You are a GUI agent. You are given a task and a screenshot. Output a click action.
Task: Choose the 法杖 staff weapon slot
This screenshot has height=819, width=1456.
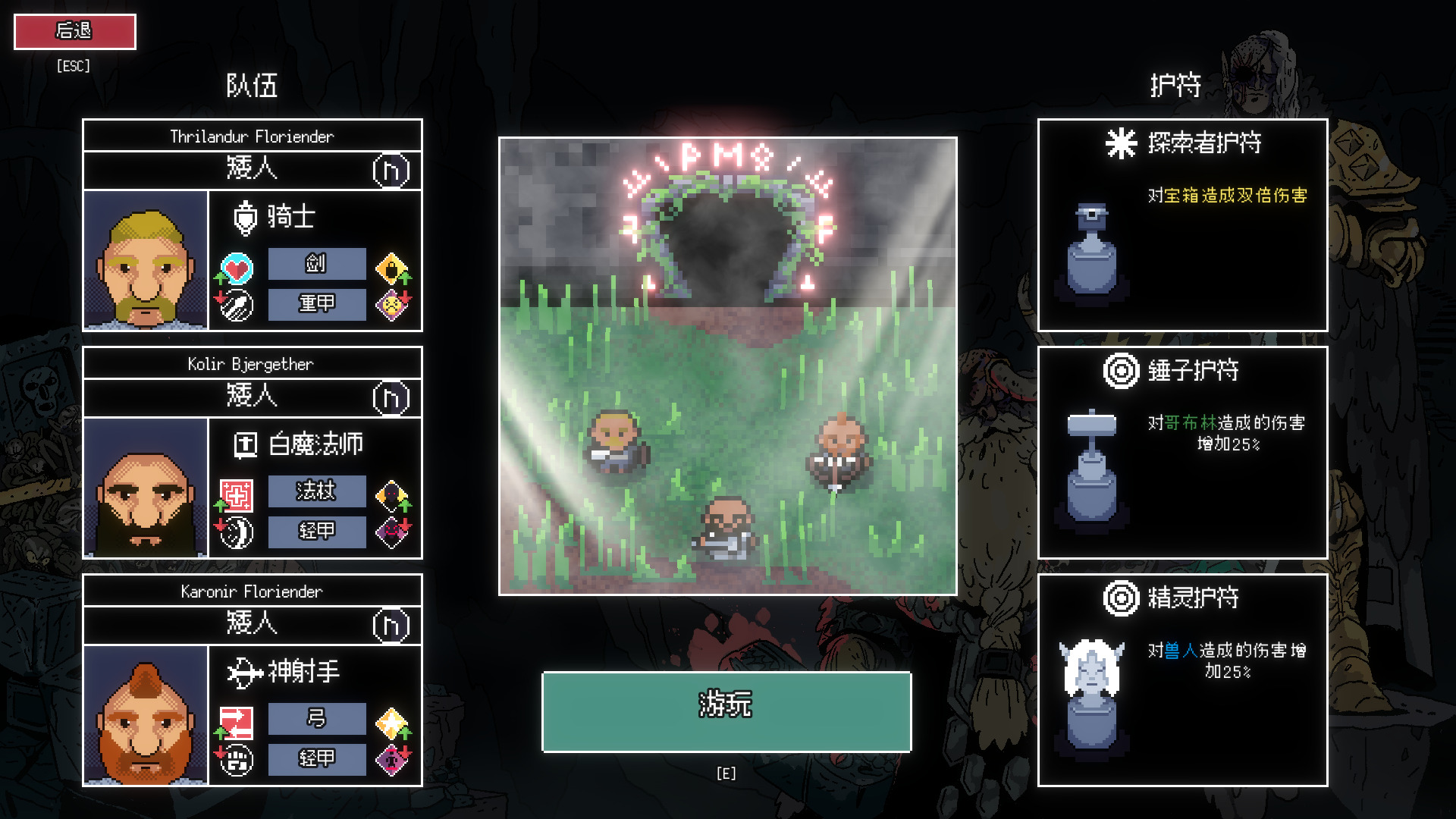316,491
